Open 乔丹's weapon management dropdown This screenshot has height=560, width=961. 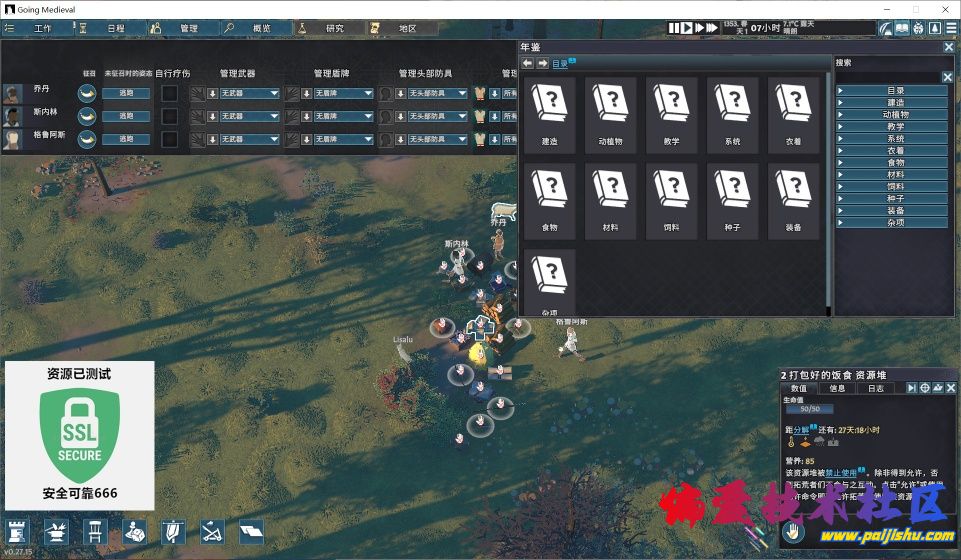[x=248, y=94]
